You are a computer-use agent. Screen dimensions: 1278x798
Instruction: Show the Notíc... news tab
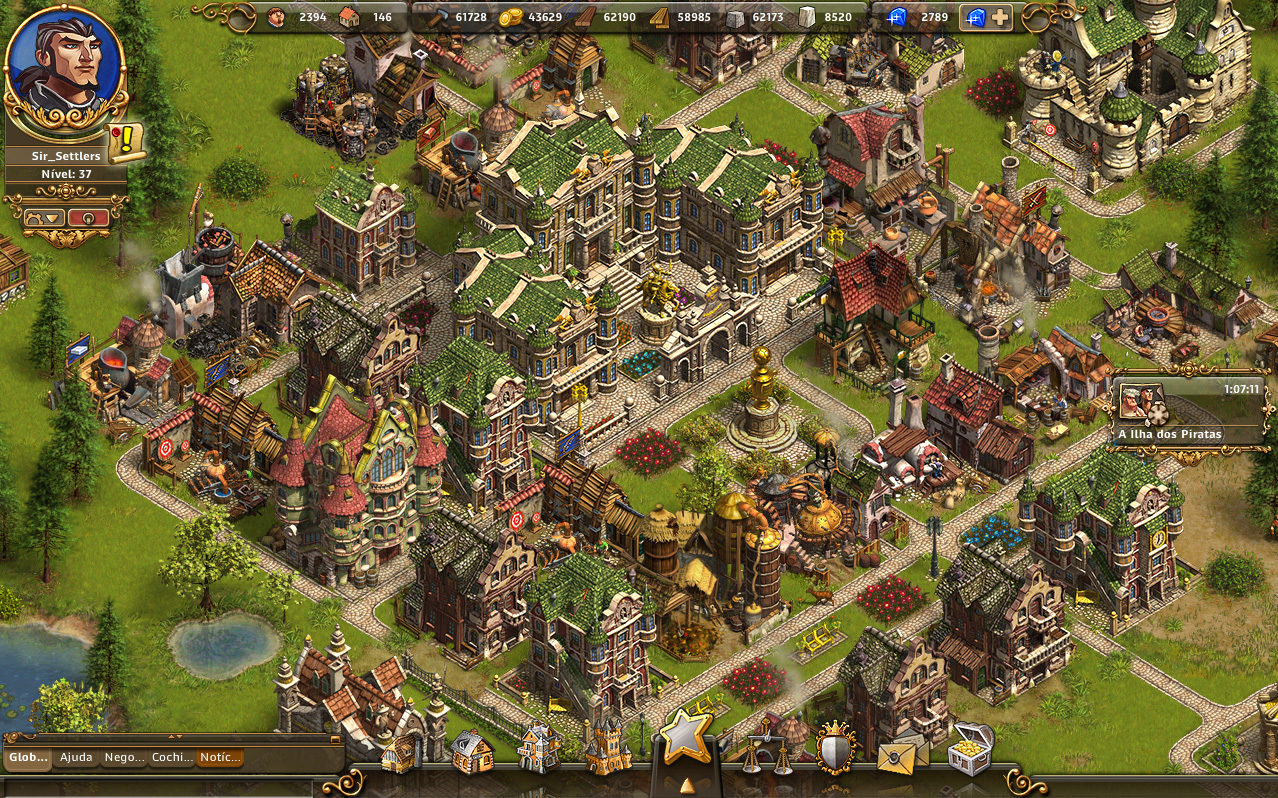tap(220, 758)
